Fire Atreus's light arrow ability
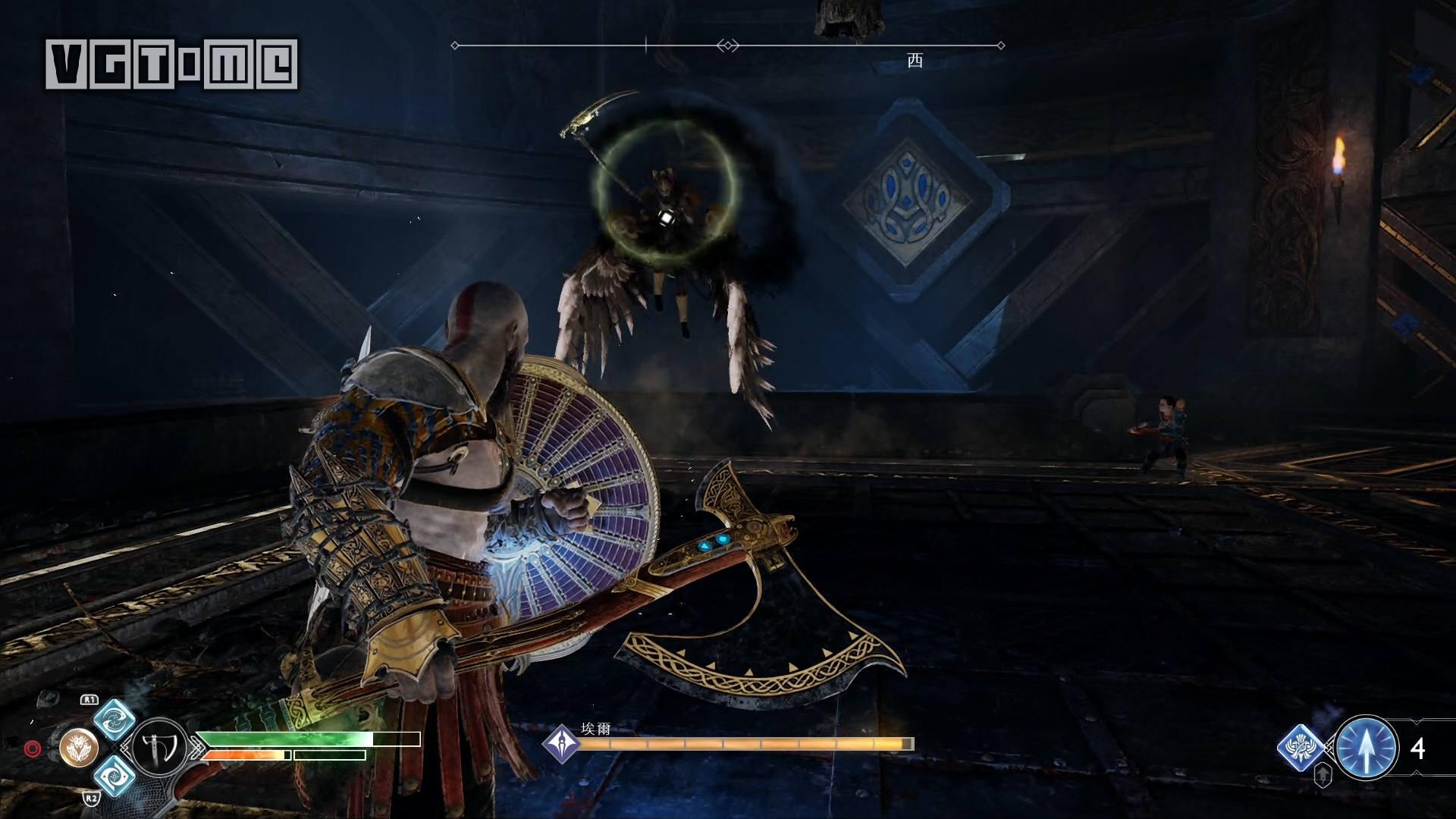1456x819 pixels. tap(1367, 748)
